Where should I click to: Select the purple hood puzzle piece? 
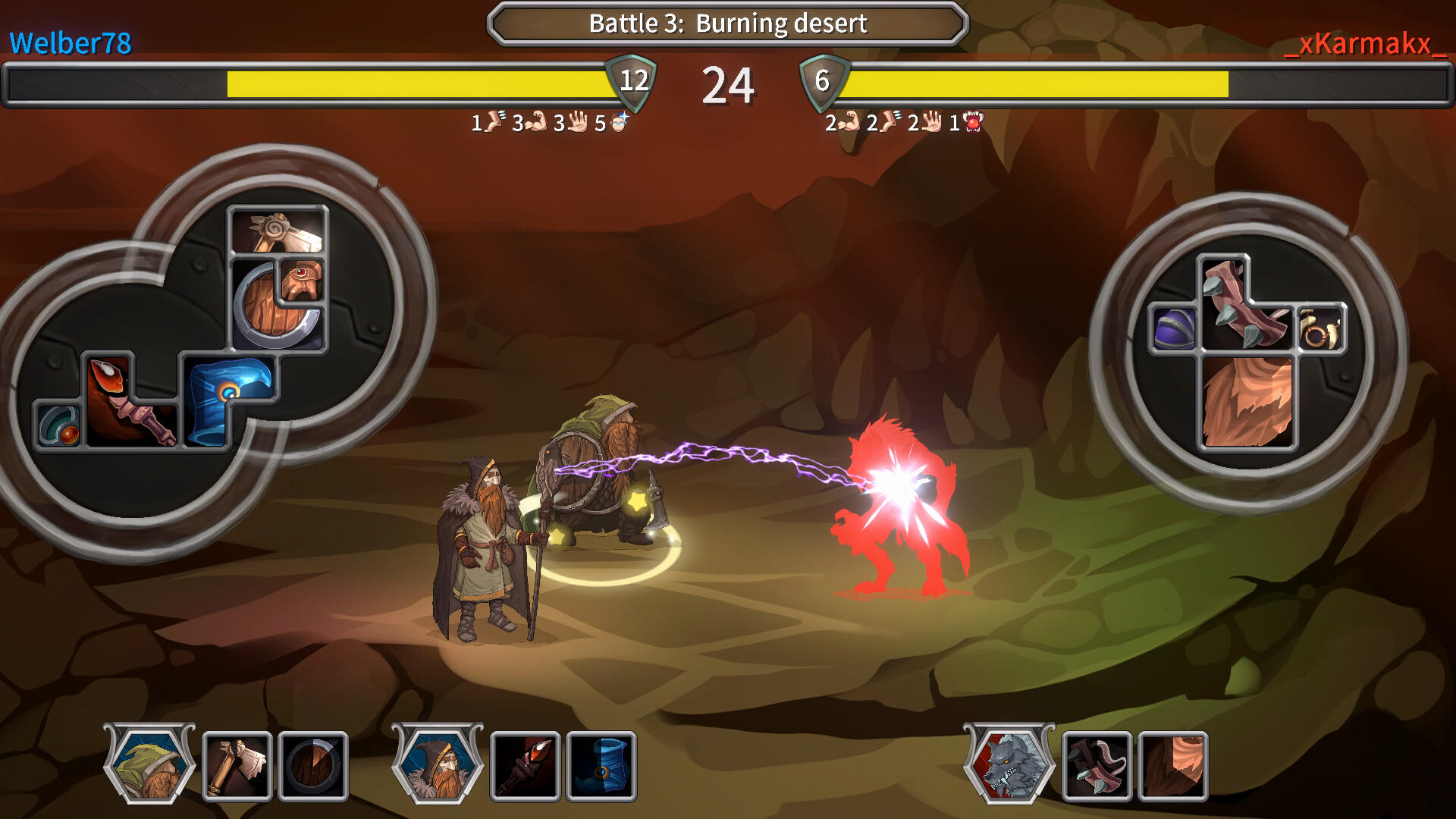click(1174, 328)
